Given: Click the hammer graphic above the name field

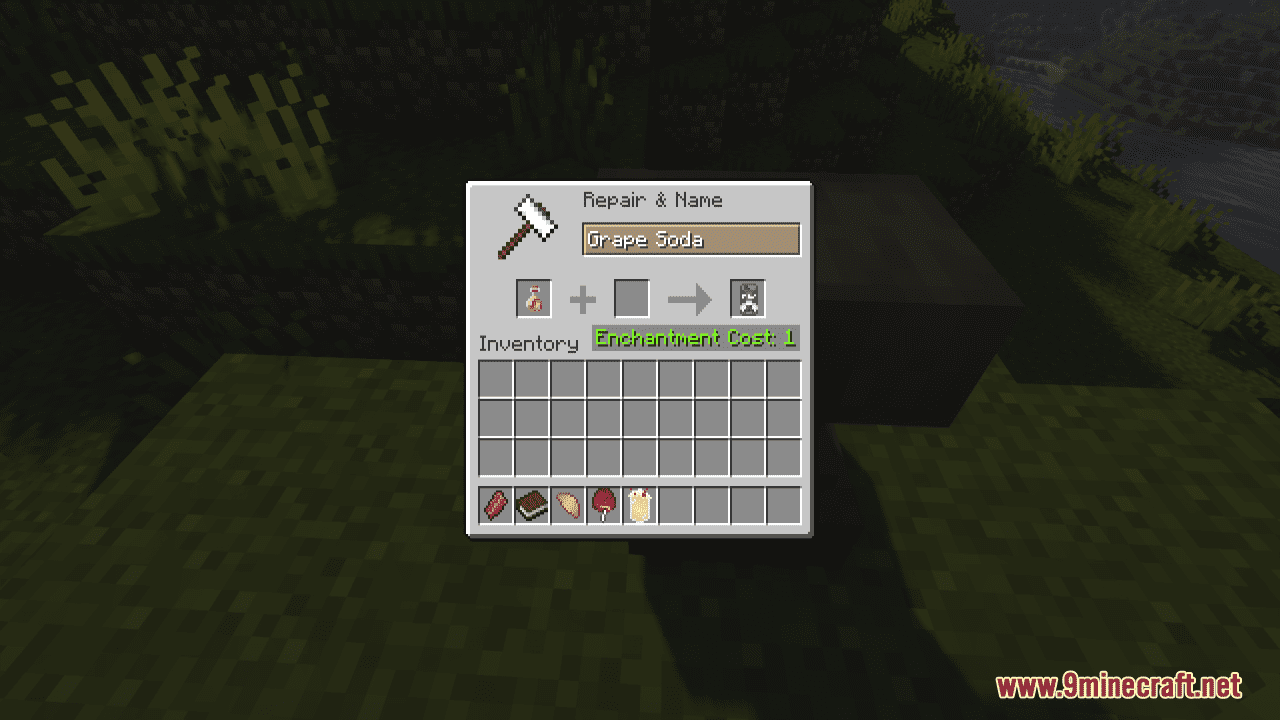Looking at the screenshot, I should [x=528, y=228].
